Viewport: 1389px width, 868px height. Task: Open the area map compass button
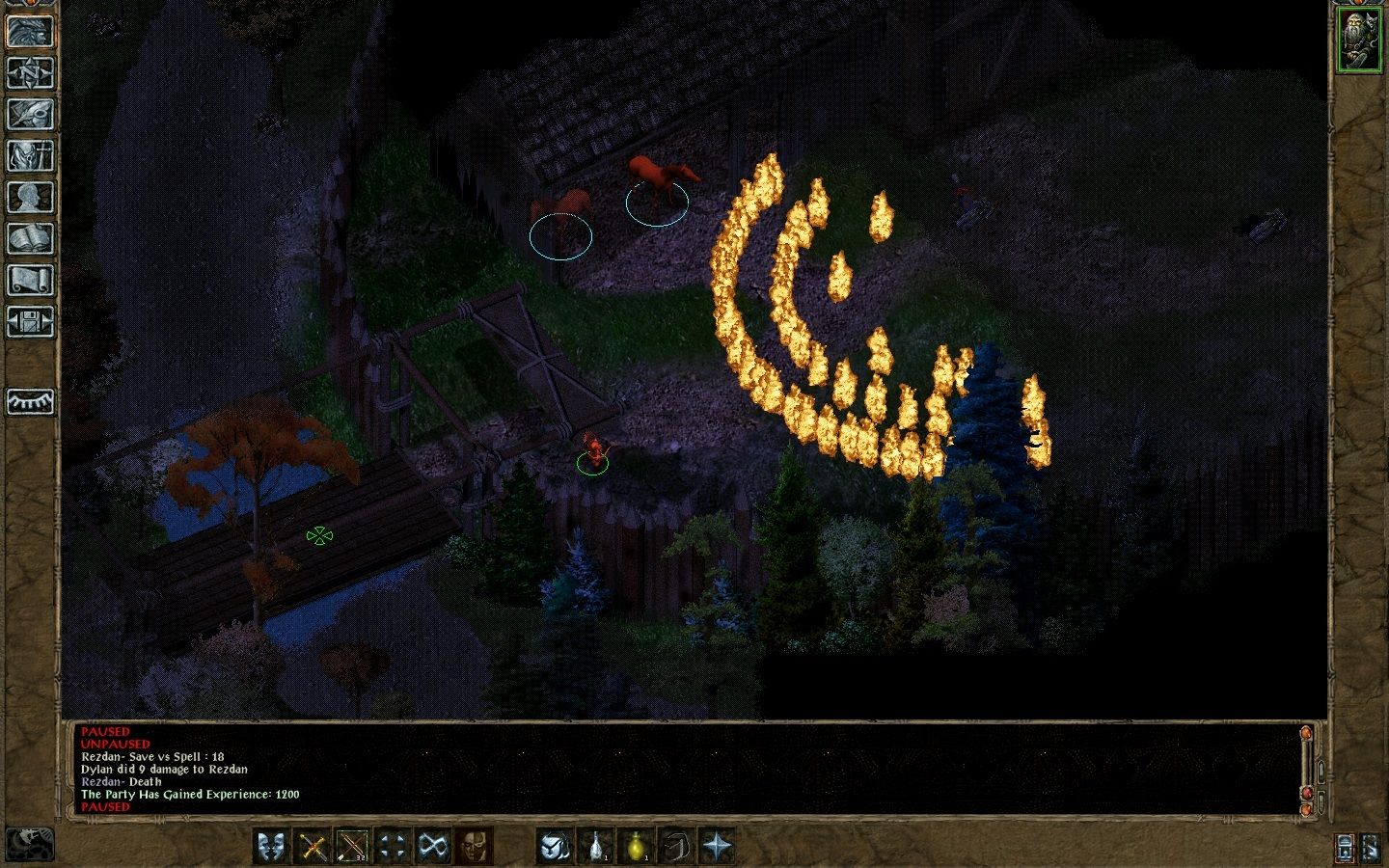pyautogui.click(x=30, y=72)
